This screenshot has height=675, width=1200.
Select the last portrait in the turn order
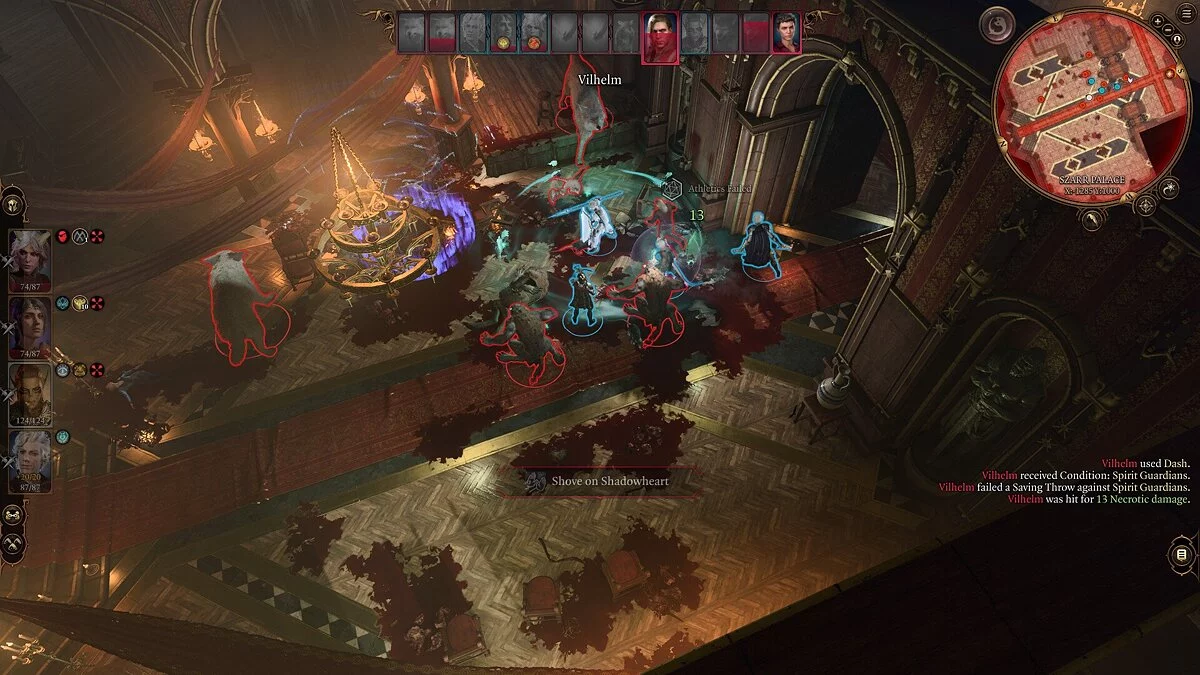(x=786, y=33)
